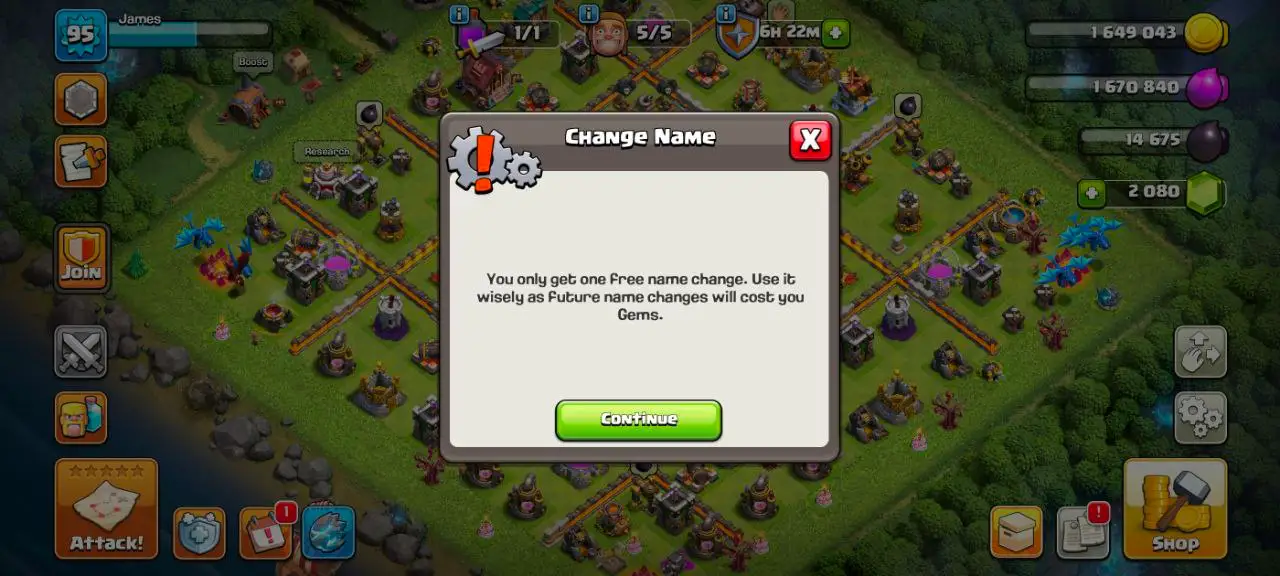Open the settings gears button
Screen dimensions: 1280x576
pos(1200,416)
